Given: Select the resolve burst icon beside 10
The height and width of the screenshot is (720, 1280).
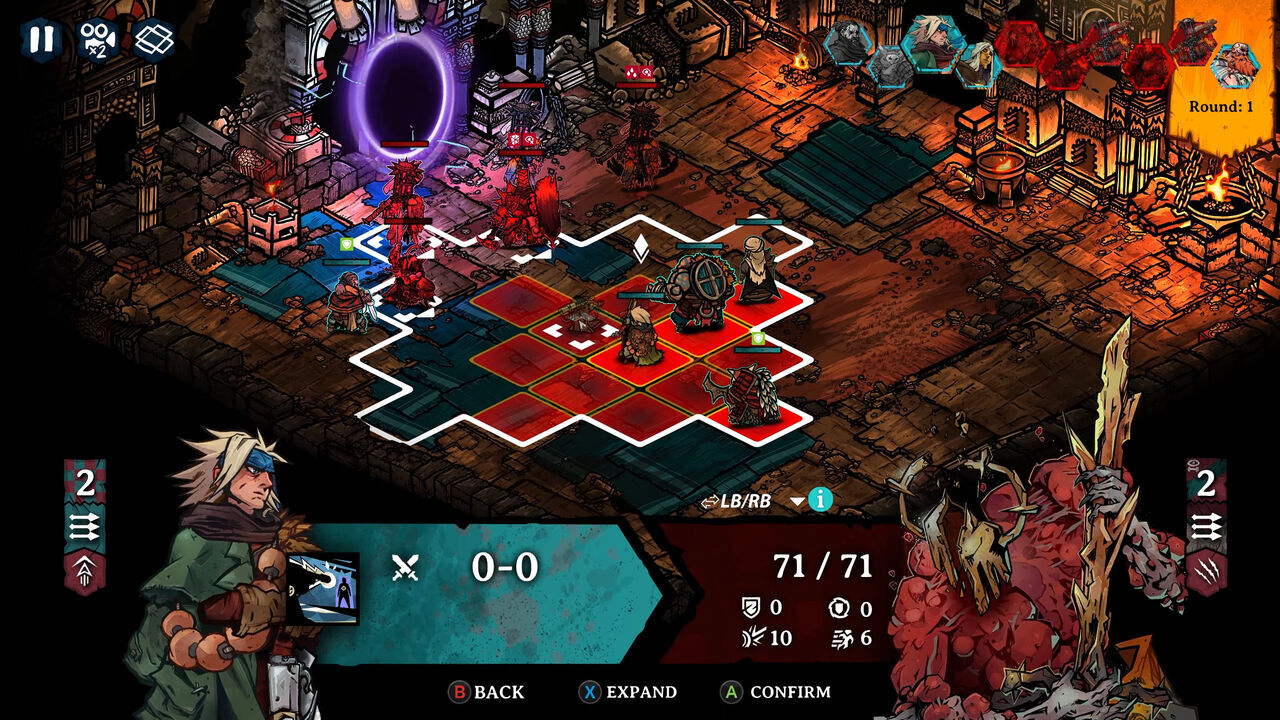Looking at the screenshot, I should pos(755,636).
